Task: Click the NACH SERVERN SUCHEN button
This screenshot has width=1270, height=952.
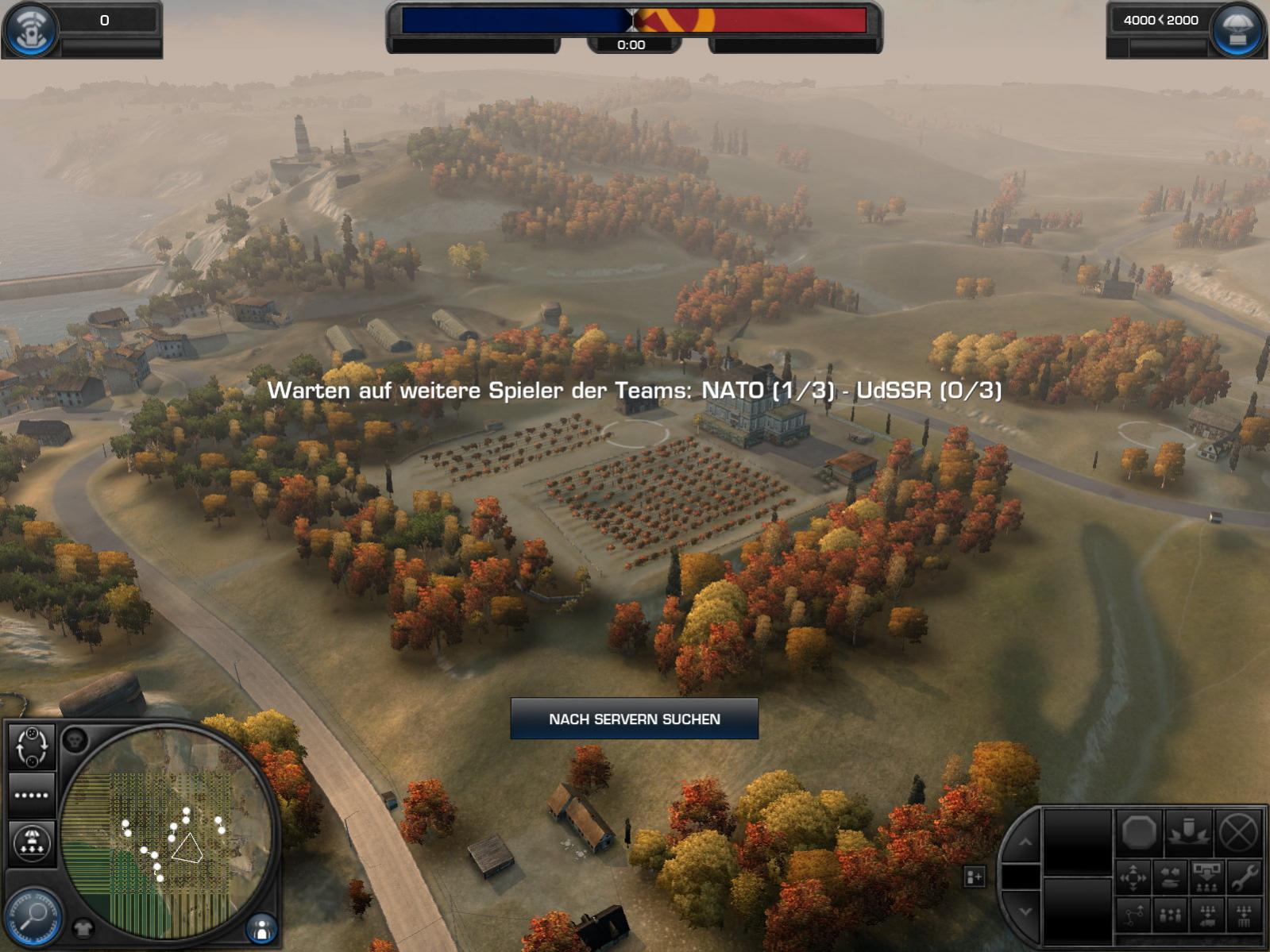Action: 634,719
